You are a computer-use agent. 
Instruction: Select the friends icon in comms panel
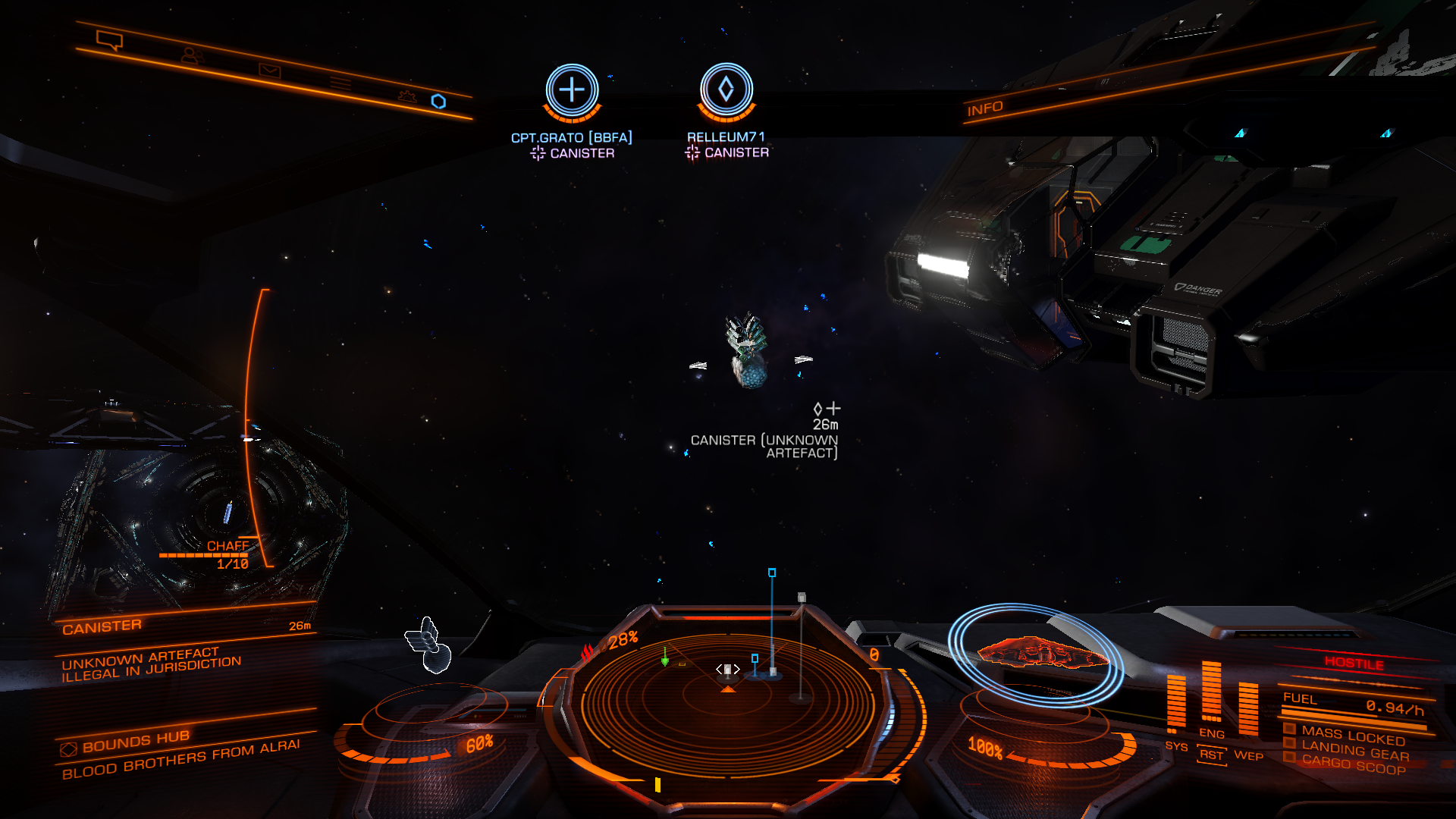[192, 55]
